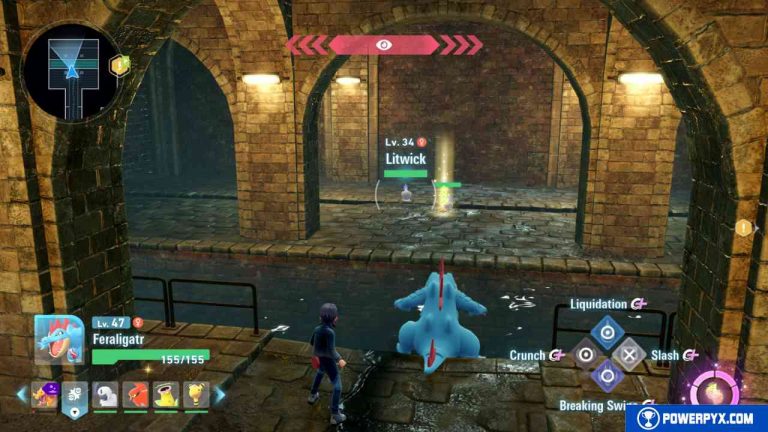Use the Crunch move

click(586, 354)
